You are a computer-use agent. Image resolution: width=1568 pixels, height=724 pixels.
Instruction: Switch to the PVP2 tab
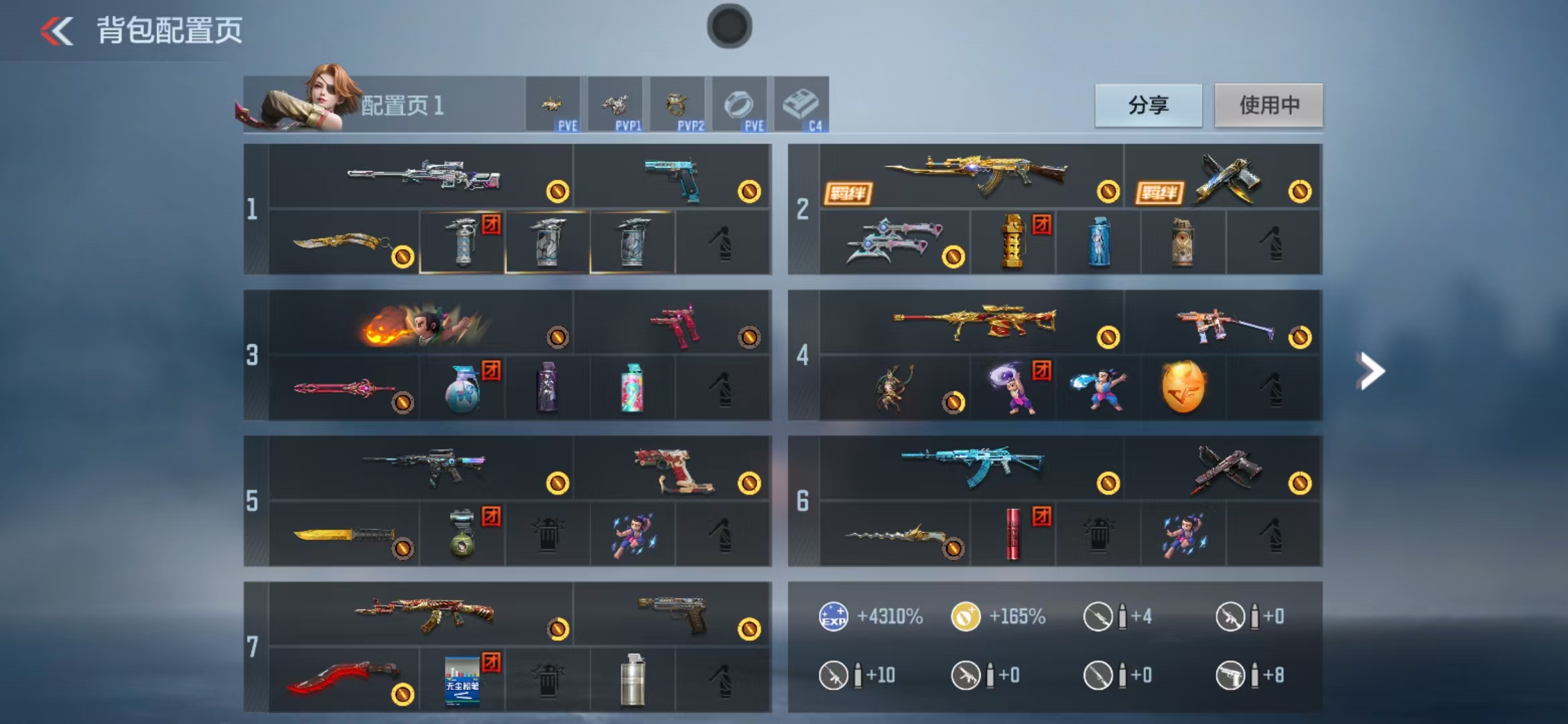677,105
